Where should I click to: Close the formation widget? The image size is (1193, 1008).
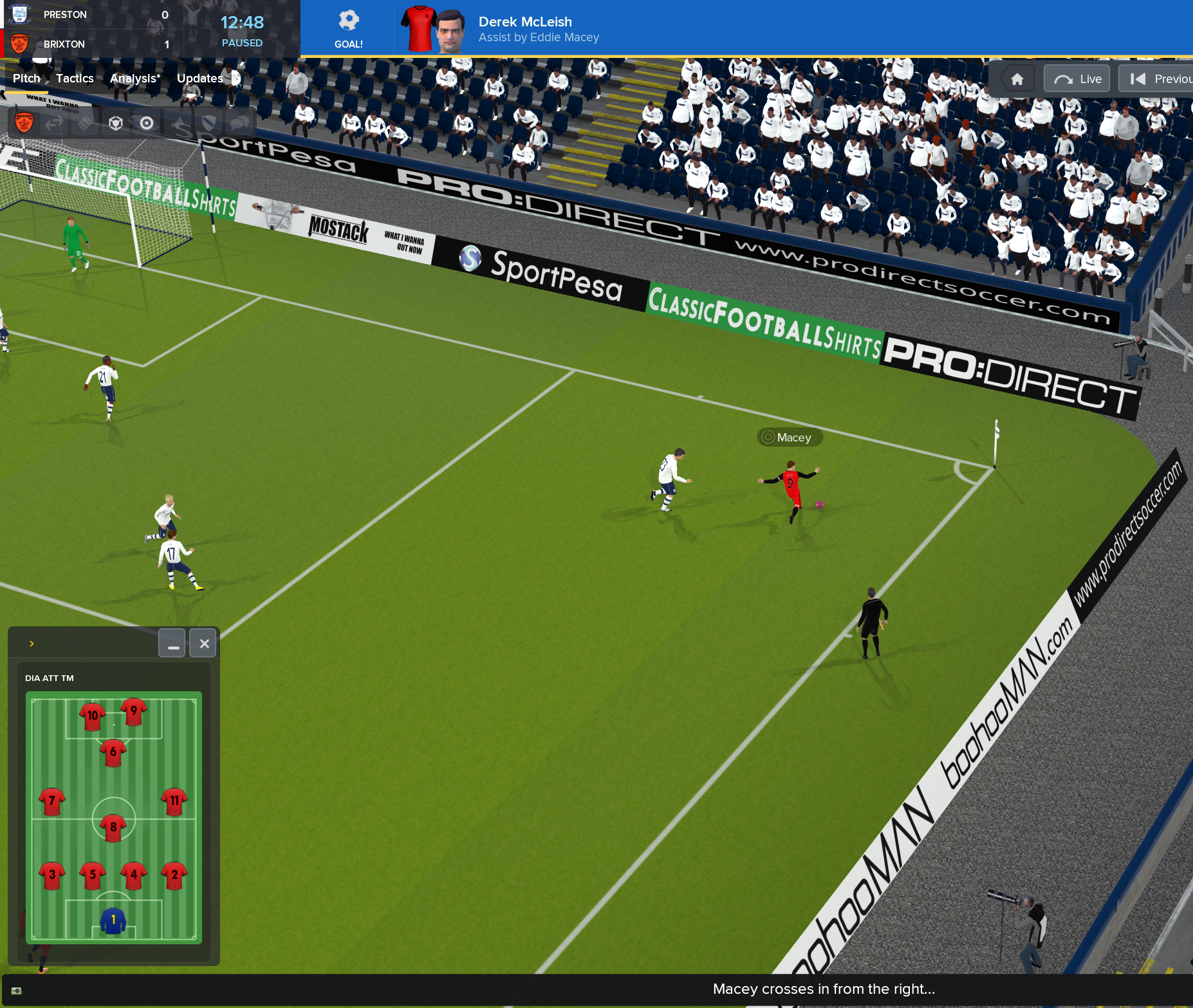[204, 643]
